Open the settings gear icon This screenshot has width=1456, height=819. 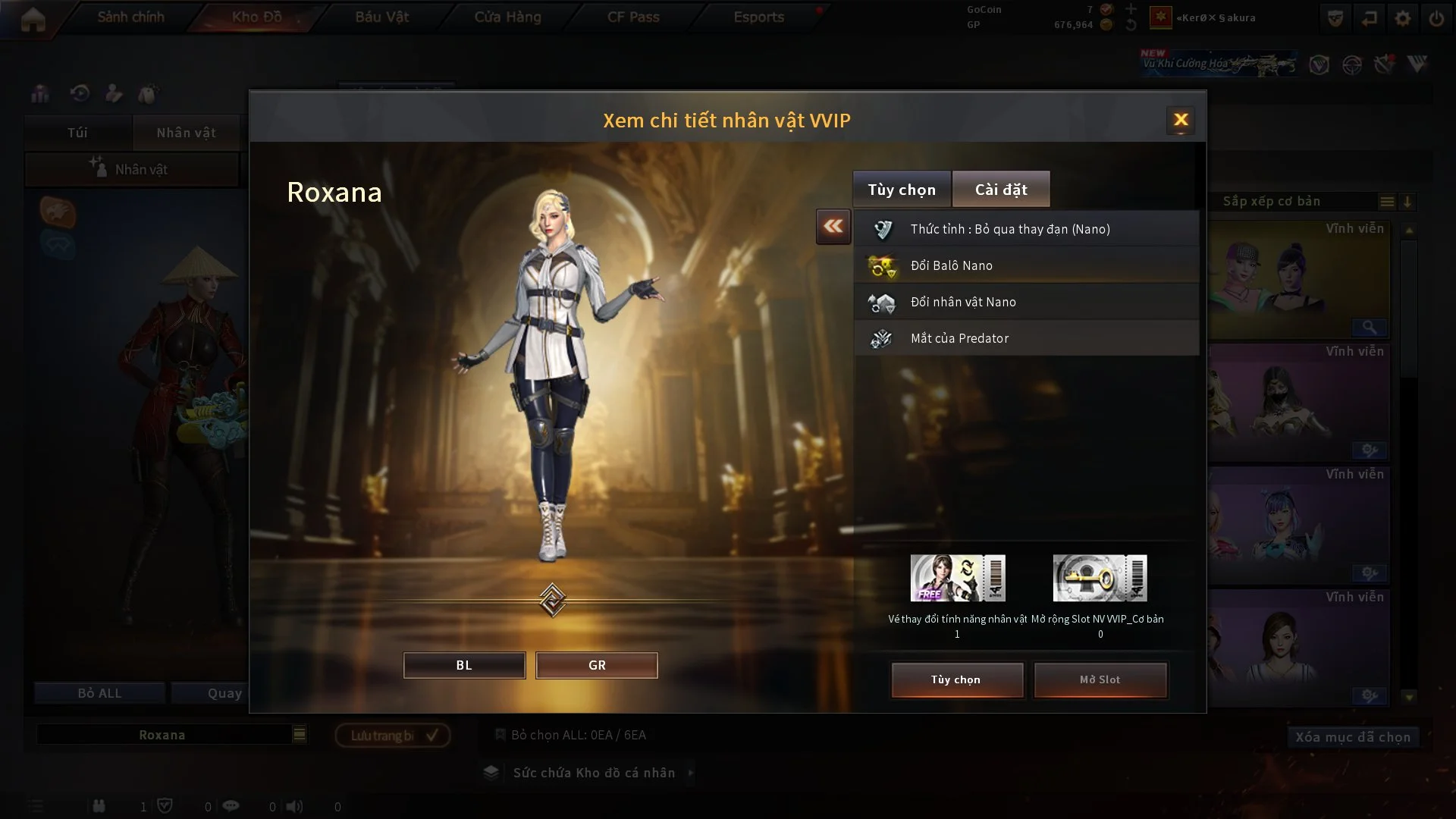click(x=1403, y=17)
